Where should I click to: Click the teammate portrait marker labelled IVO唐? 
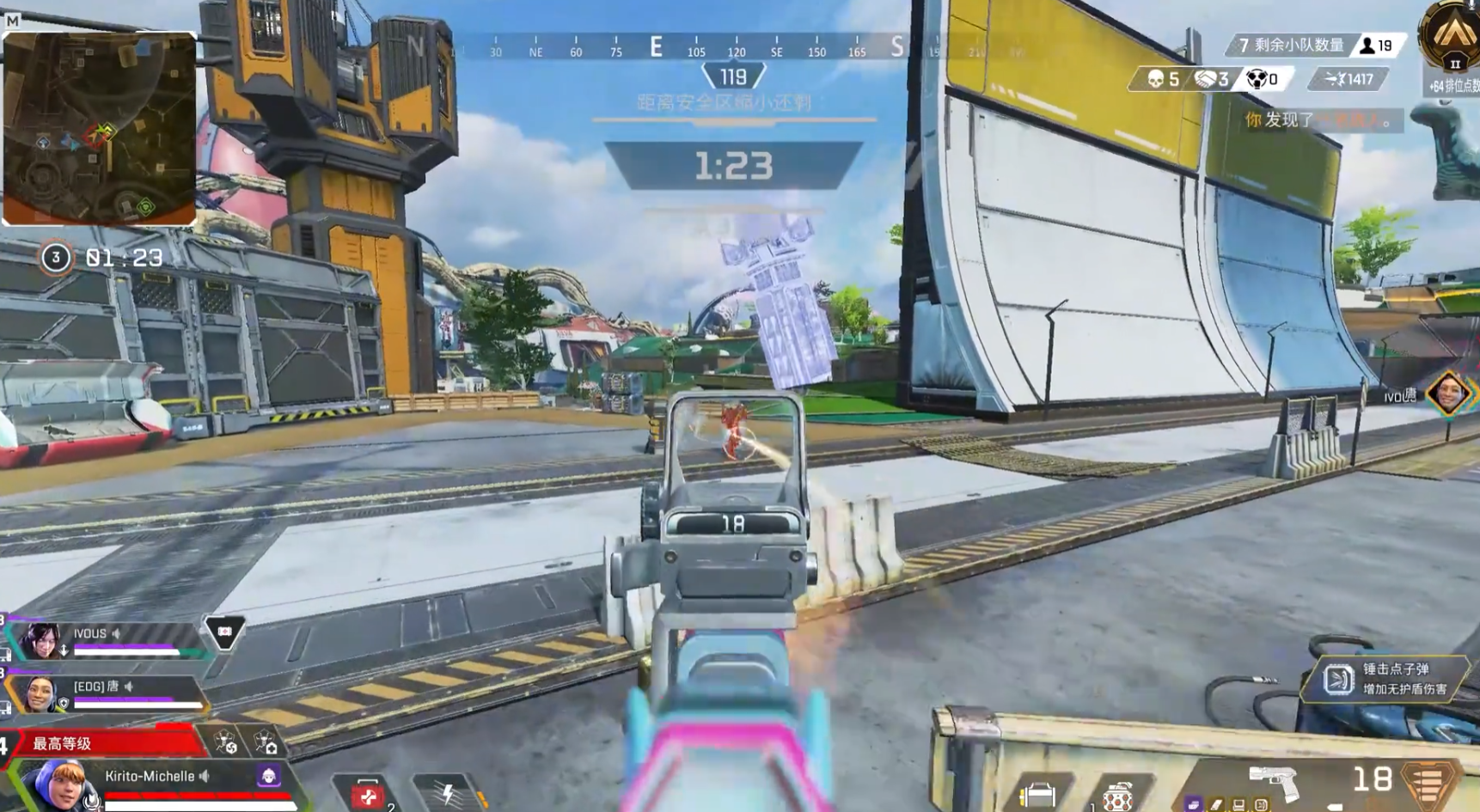click(1447, 394)
